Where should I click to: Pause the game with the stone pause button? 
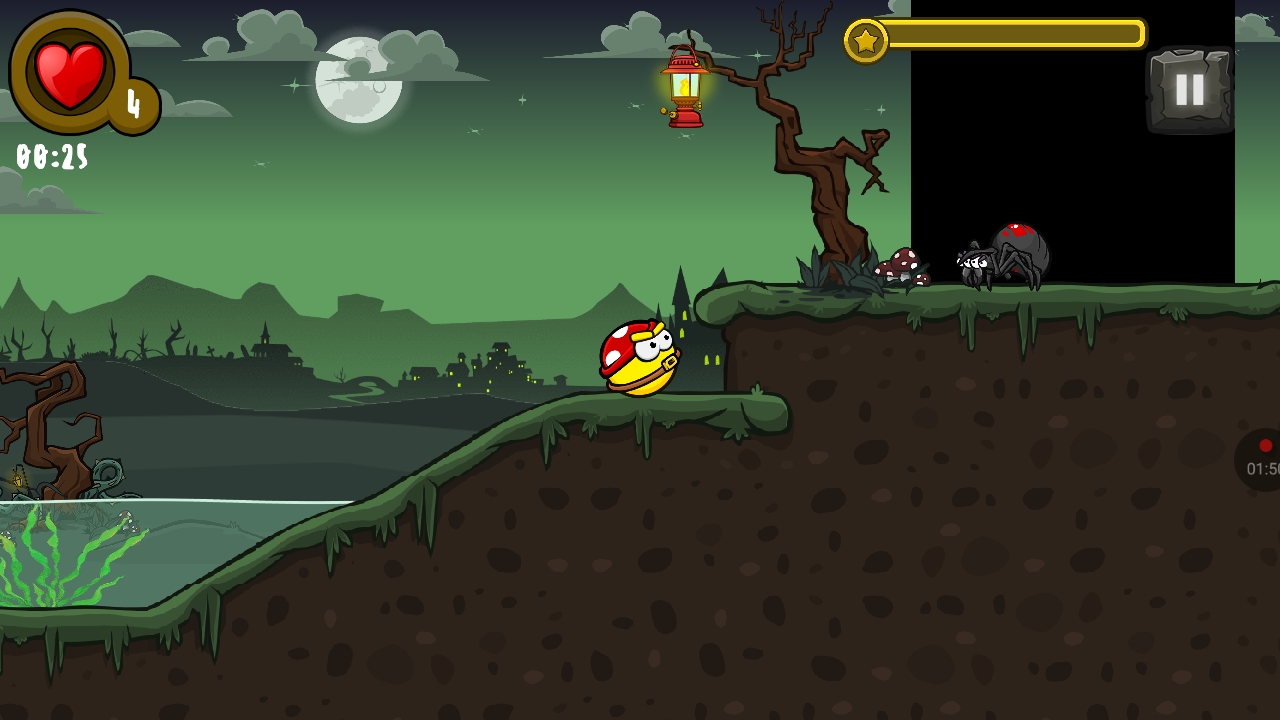(x=1191, y=89)
